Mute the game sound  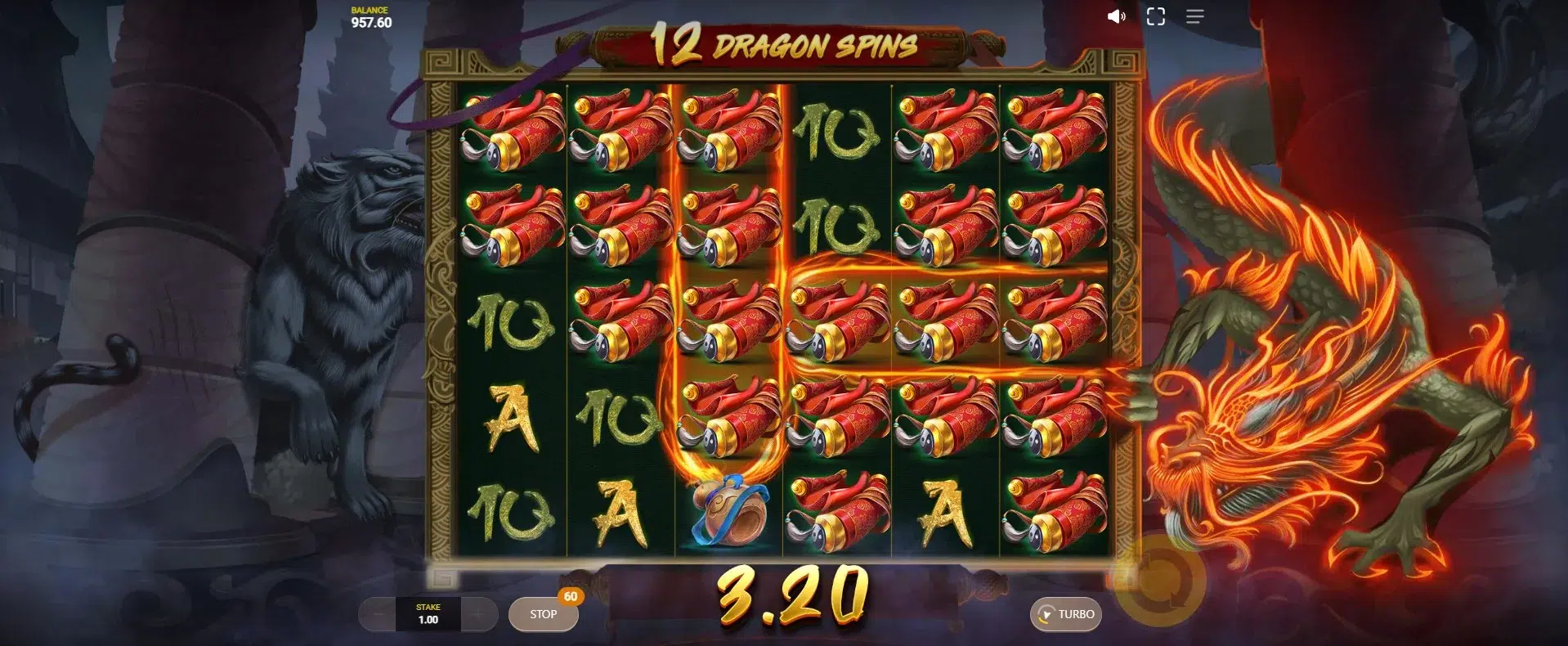pos(1116,17)
